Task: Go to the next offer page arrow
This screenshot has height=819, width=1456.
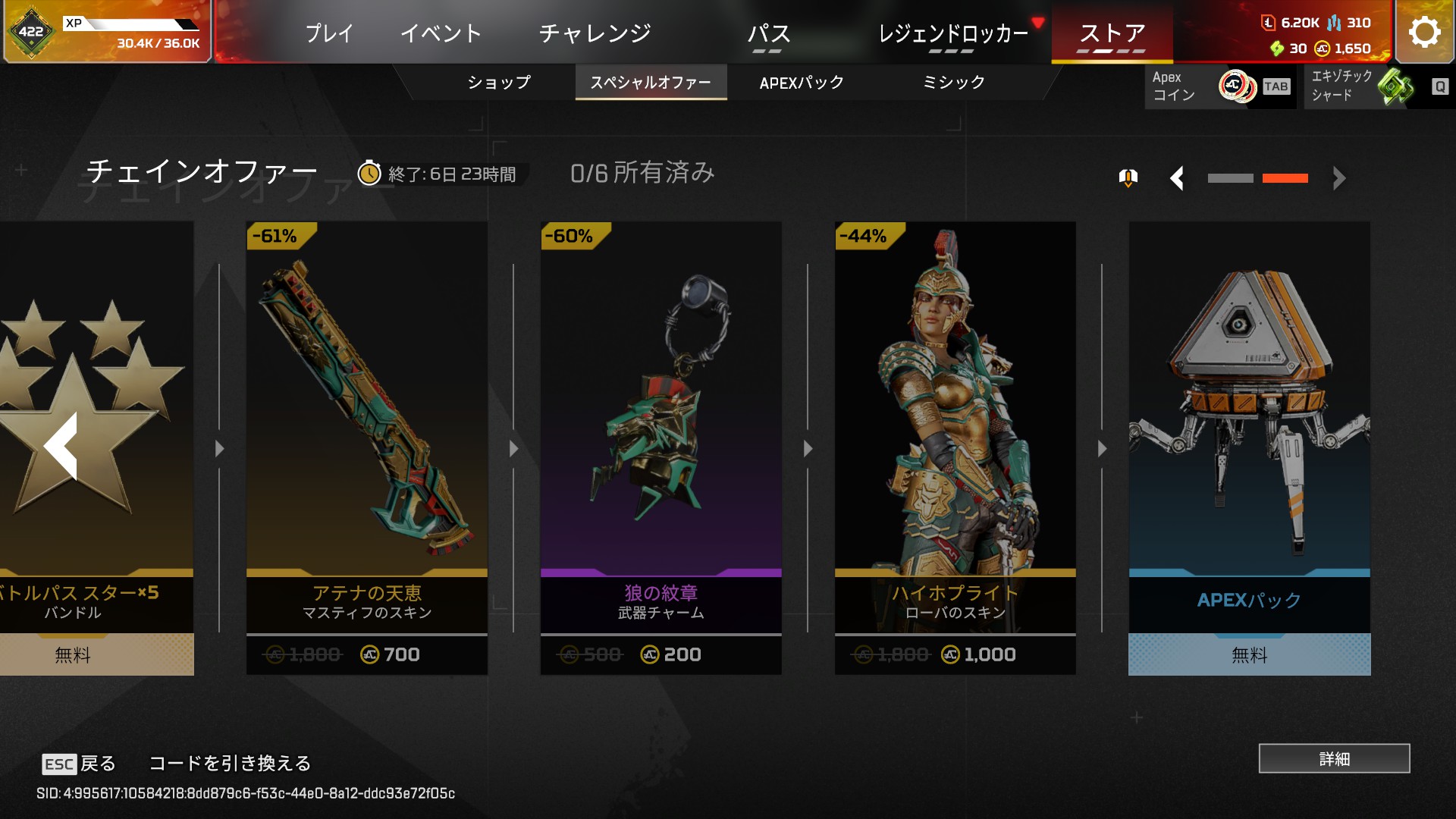Action: tap(1339, 179)
